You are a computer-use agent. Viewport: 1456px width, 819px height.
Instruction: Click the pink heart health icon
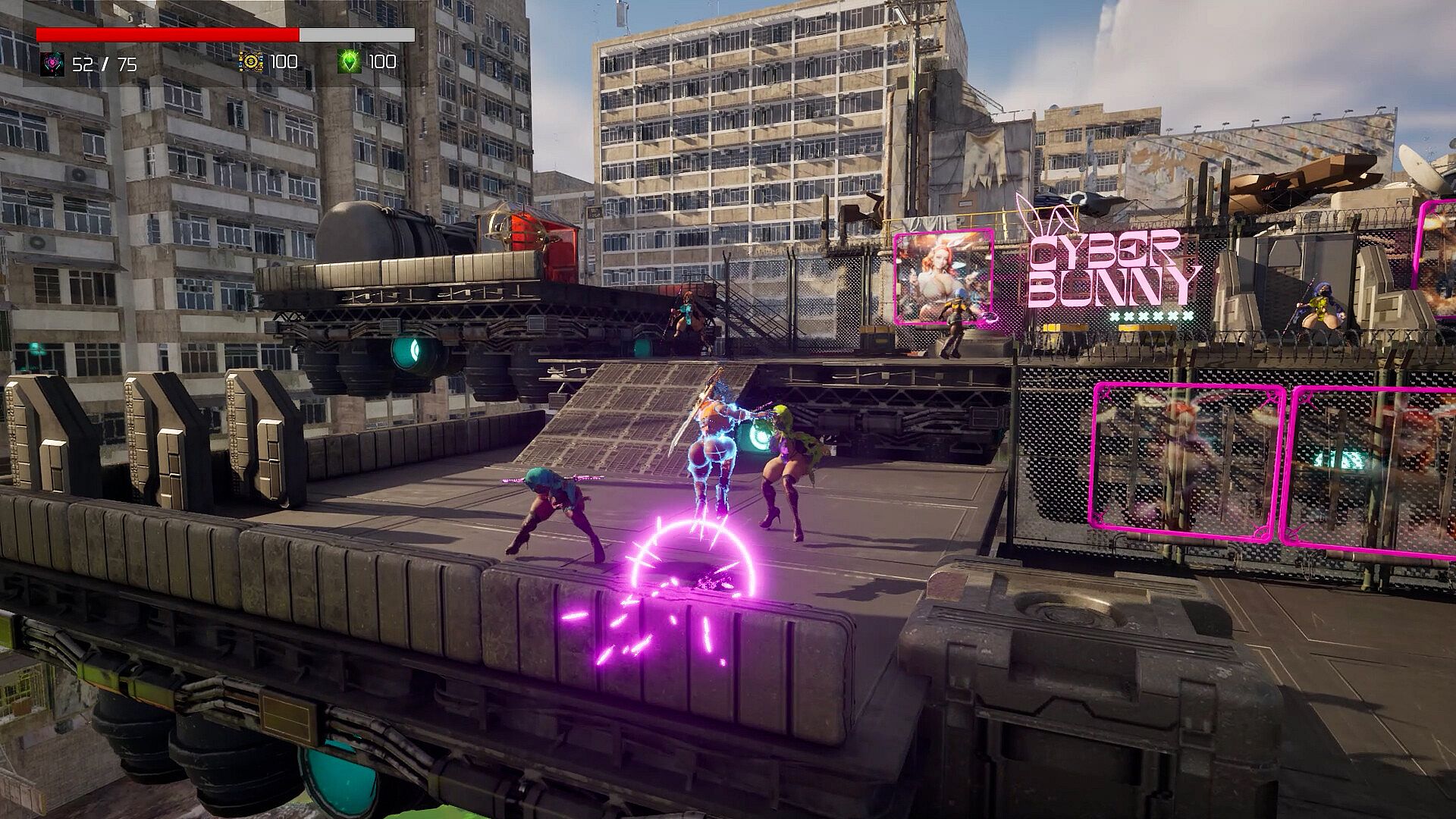[x=52, y=63]
